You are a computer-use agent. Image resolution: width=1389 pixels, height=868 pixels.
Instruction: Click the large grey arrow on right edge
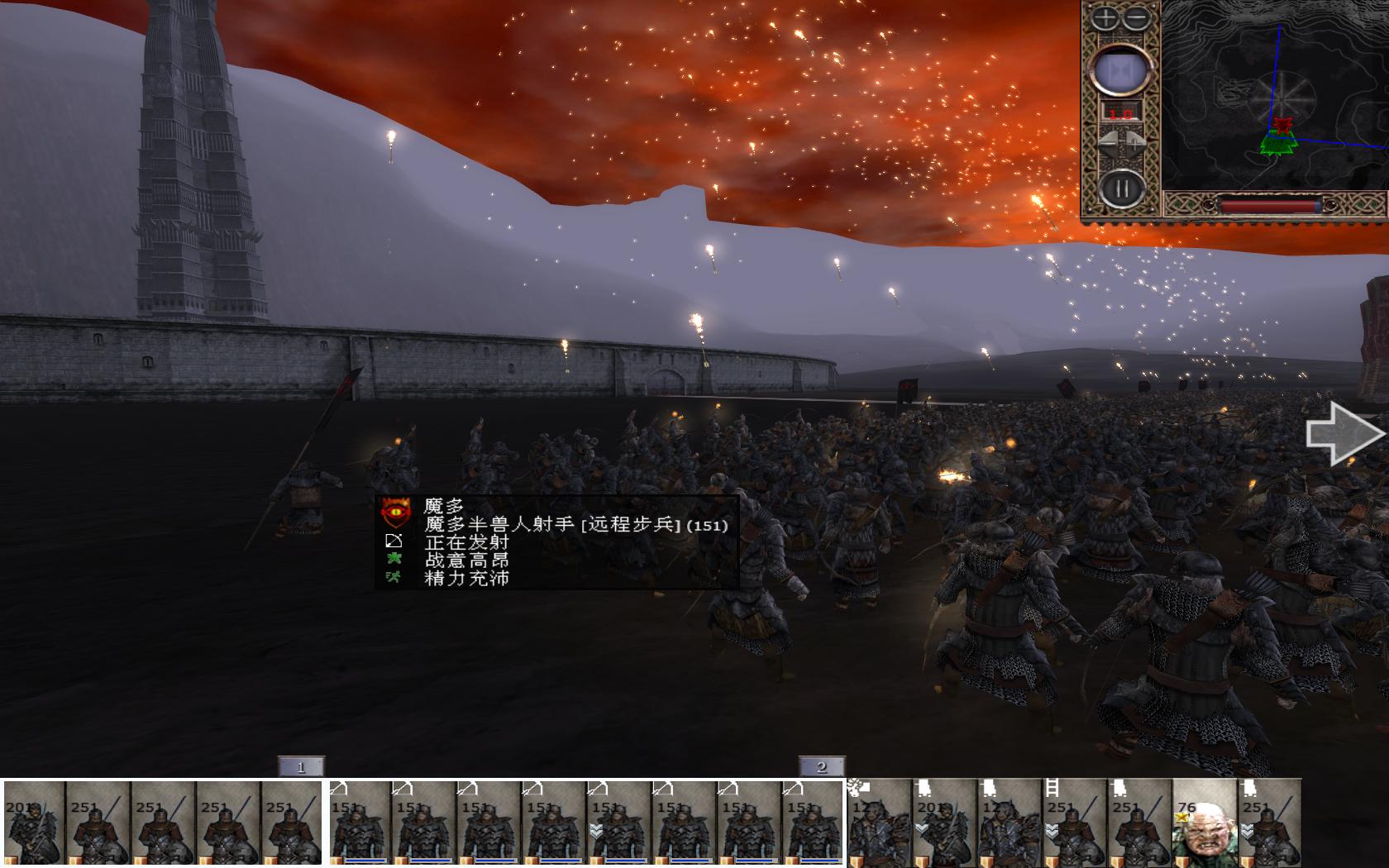pos(1344,434)
